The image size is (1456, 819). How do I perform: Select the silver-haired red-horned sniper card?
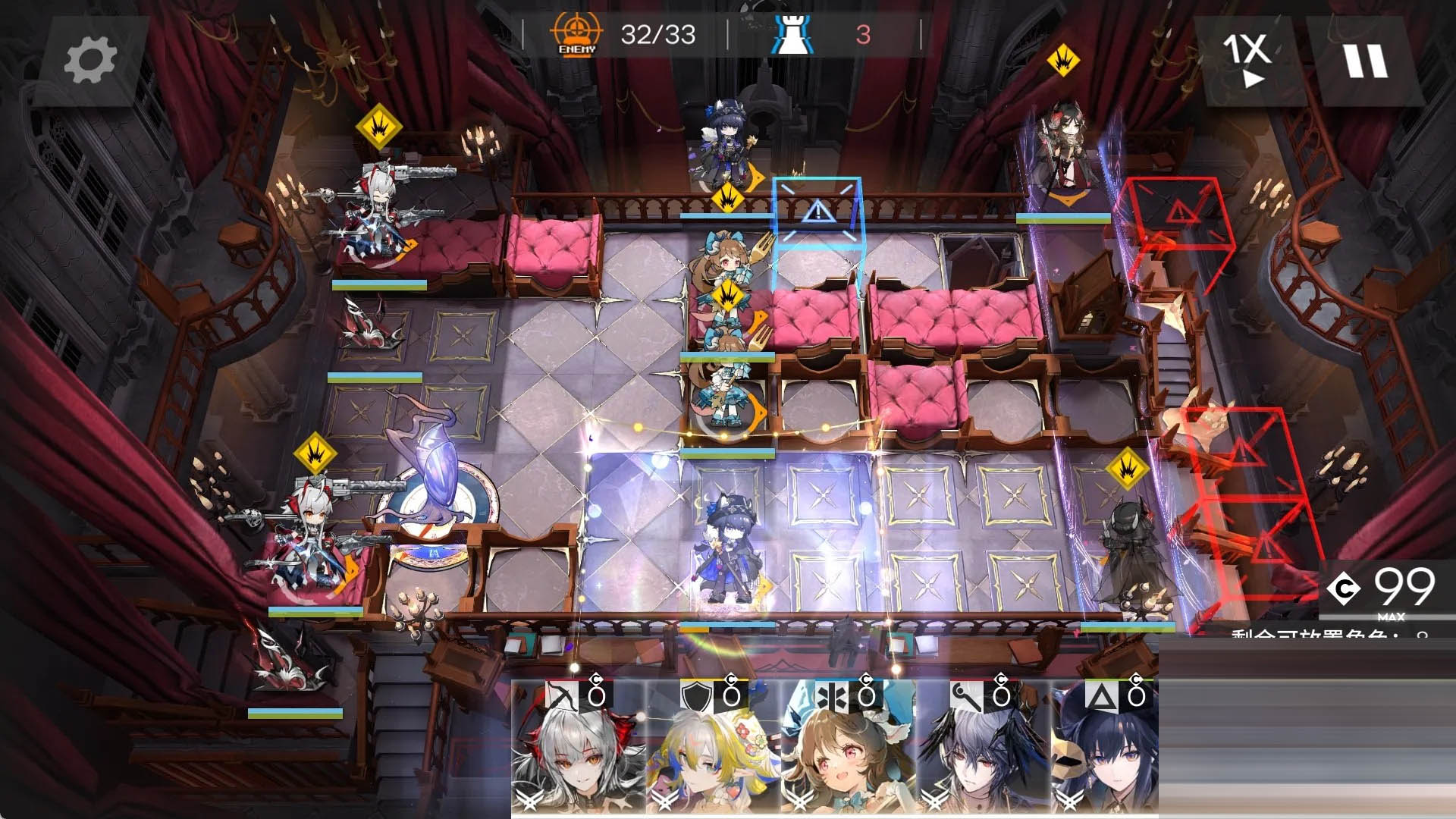pyautogui.click(x=578, y=747)
